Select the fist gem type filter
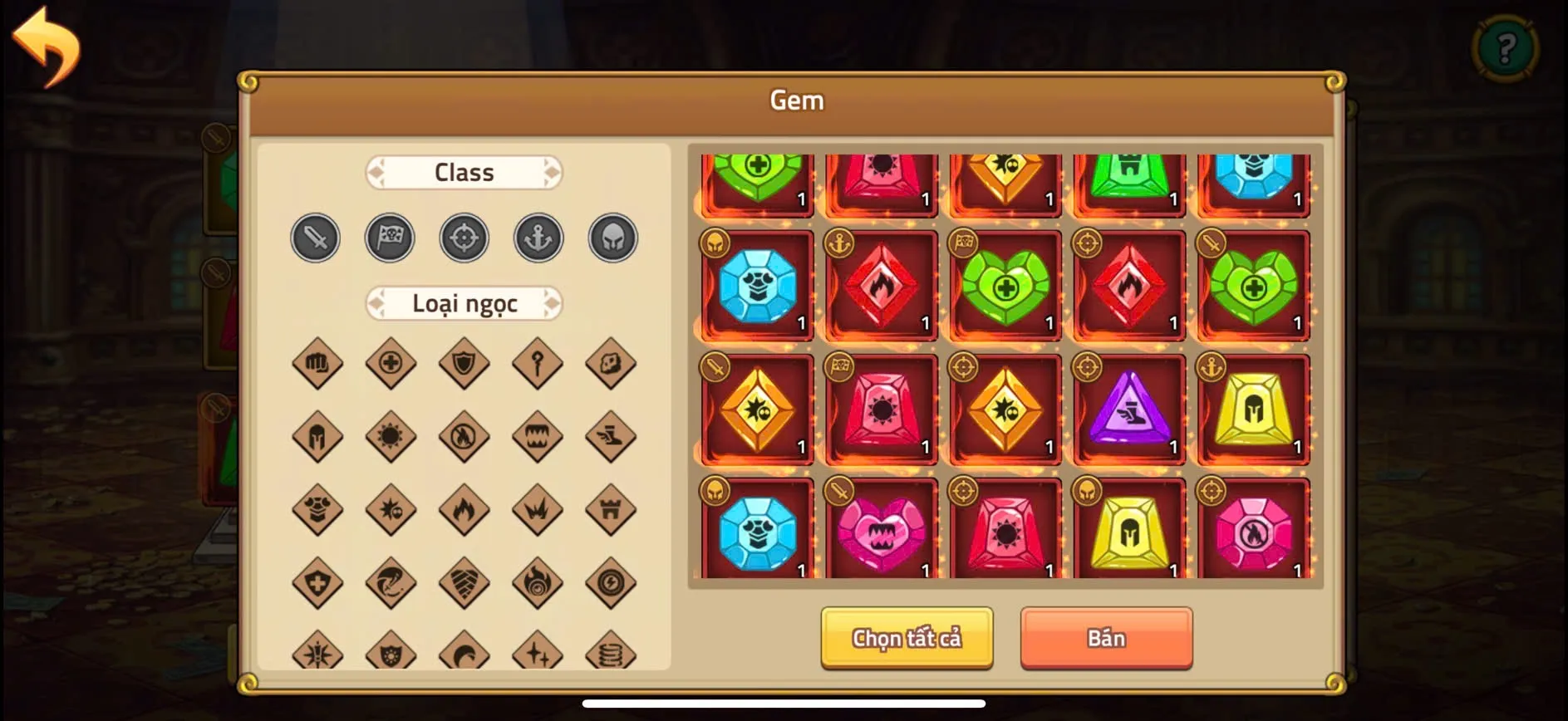 click(316, 363)
